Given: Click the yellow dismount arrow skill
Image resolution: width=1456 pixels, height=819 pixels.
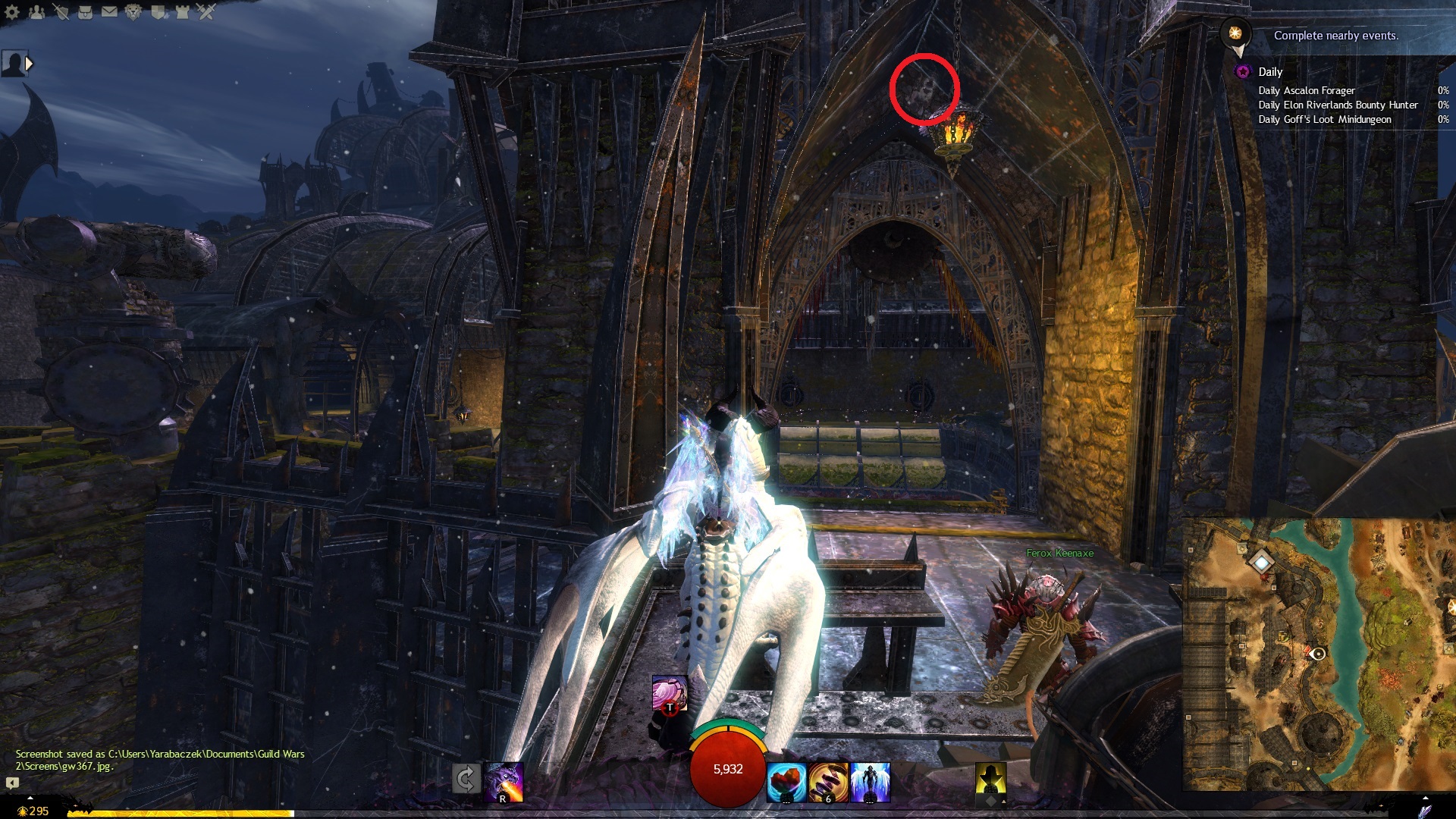Looking at the screenshot, I should pyautogui.click(x=991, y=780).
